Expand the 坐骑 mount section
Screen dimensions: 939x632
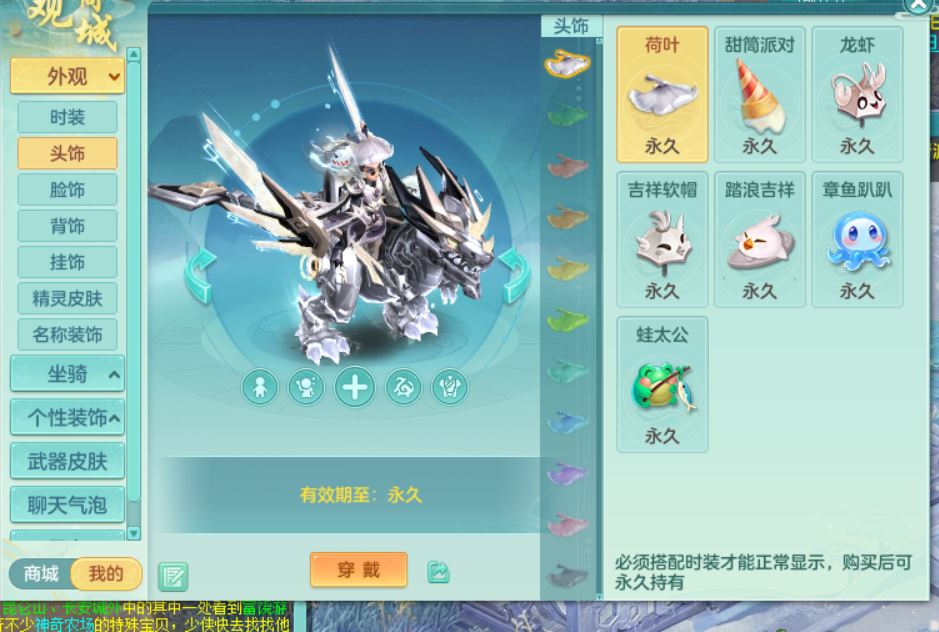tap(67, 374)
